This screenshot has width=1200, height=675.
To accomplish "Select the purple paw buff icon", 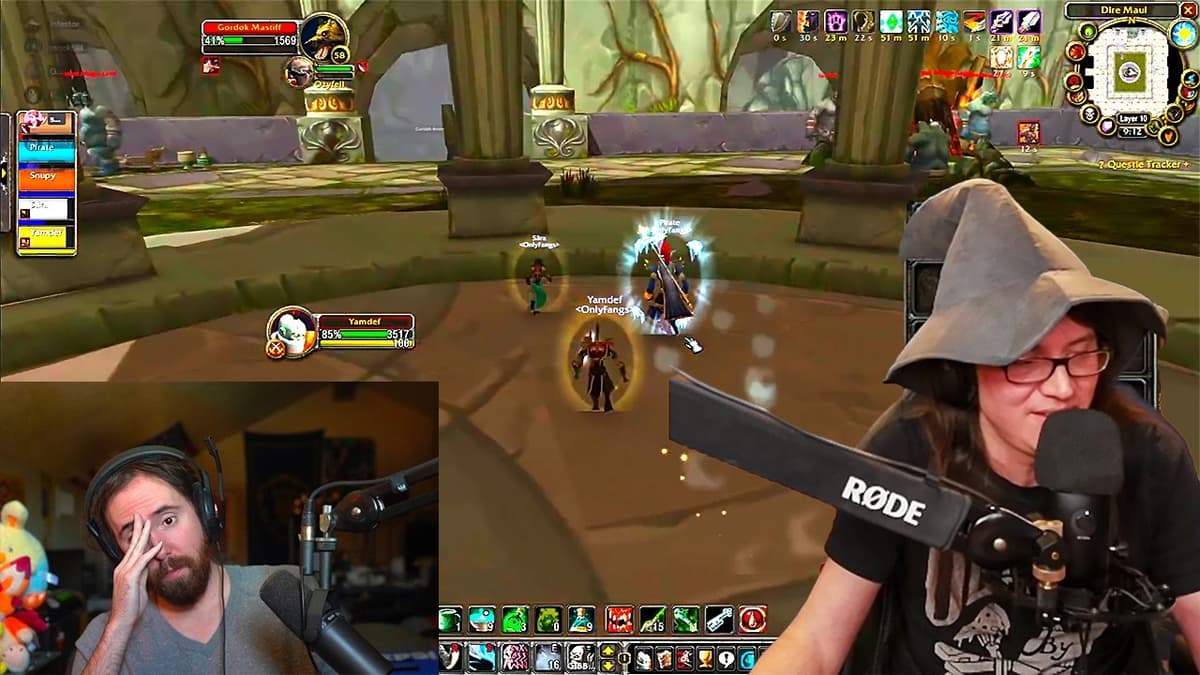I will [836, 21].
